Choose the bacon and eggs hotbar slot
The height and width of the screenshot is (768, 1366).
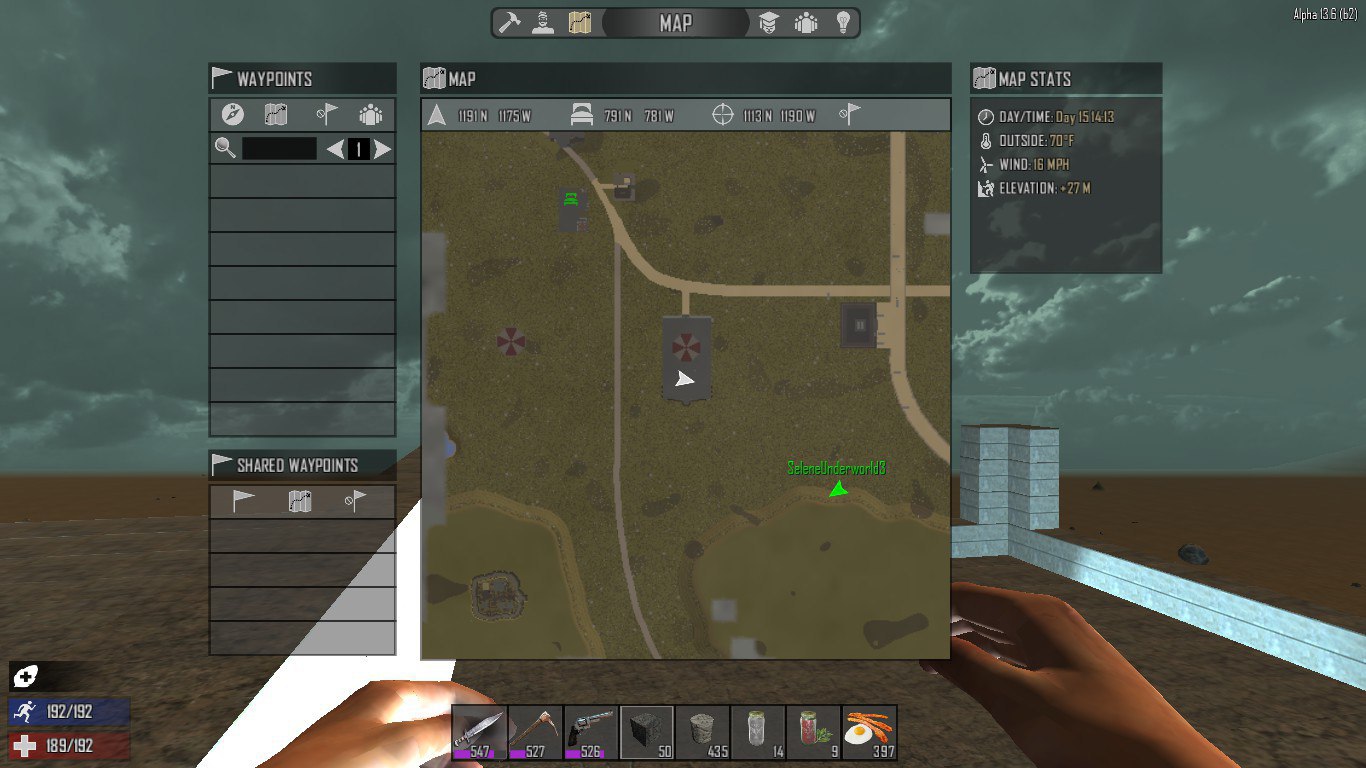click(870, 733)
